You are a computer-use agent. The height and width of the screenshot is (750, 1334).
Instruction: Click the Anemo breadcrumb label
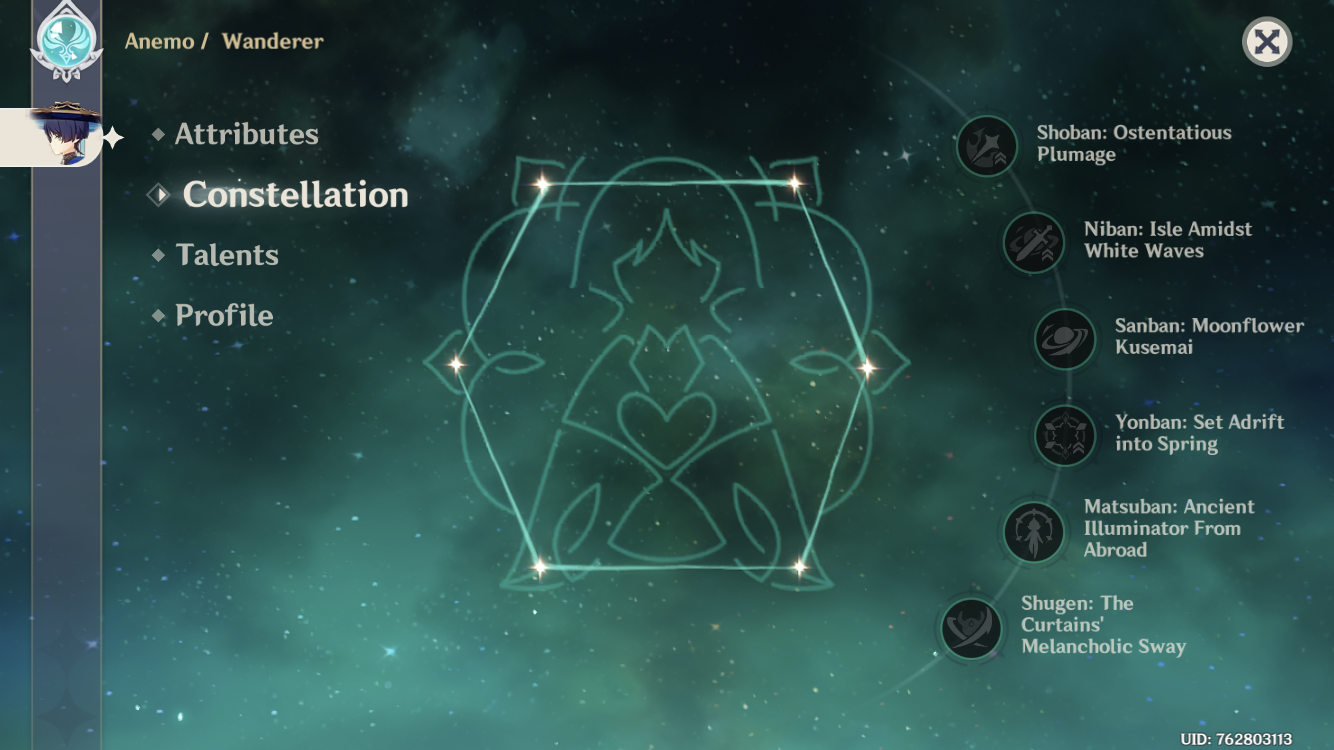(x=159, y=42)
